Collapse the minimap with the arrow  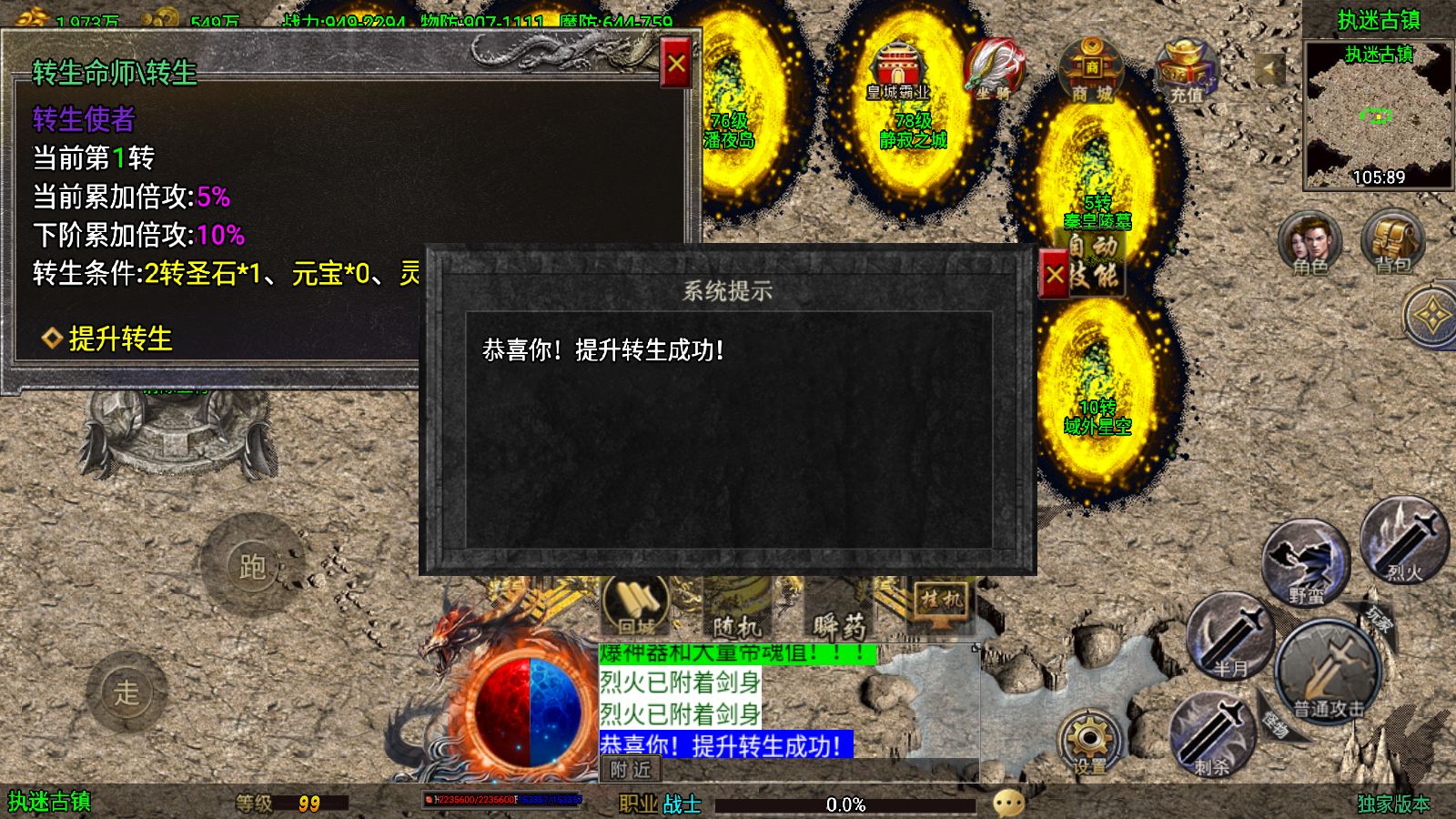click(1267, 66)
